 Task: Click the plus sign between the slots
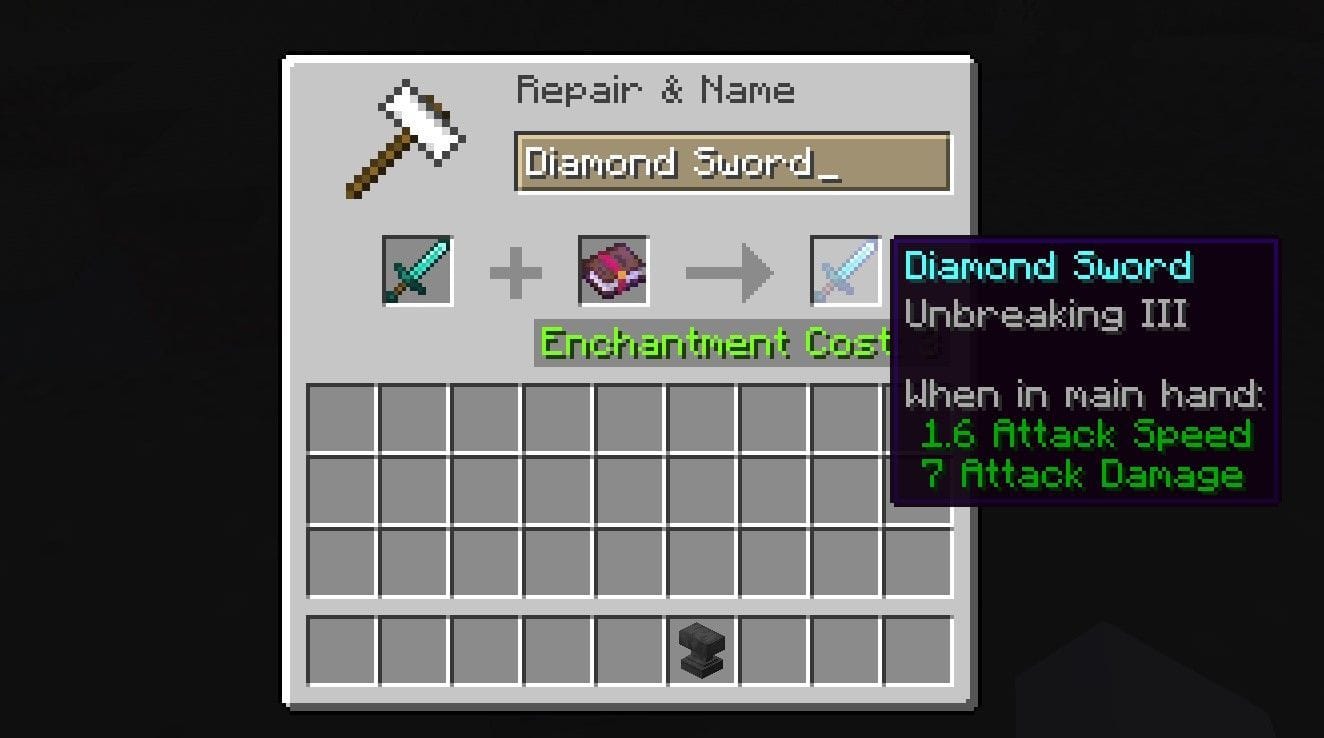tap(516, 268)
